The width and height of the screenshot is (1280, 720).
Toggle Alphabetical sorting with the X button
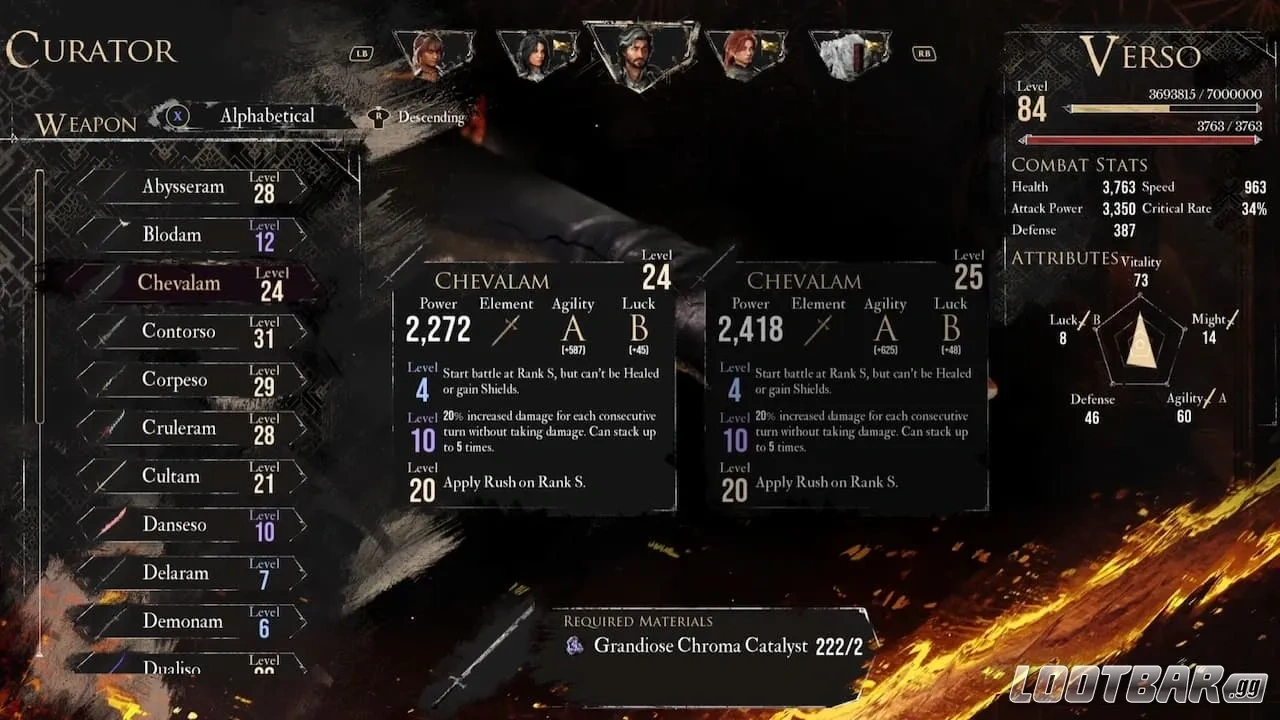(x=176, y=117)
